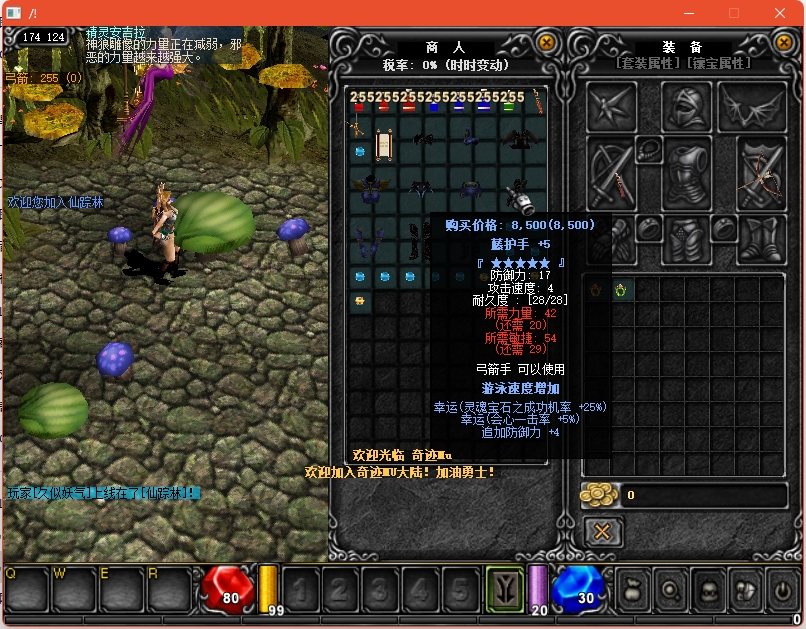Select the green ring in inventory

click(x=621, y=290)
